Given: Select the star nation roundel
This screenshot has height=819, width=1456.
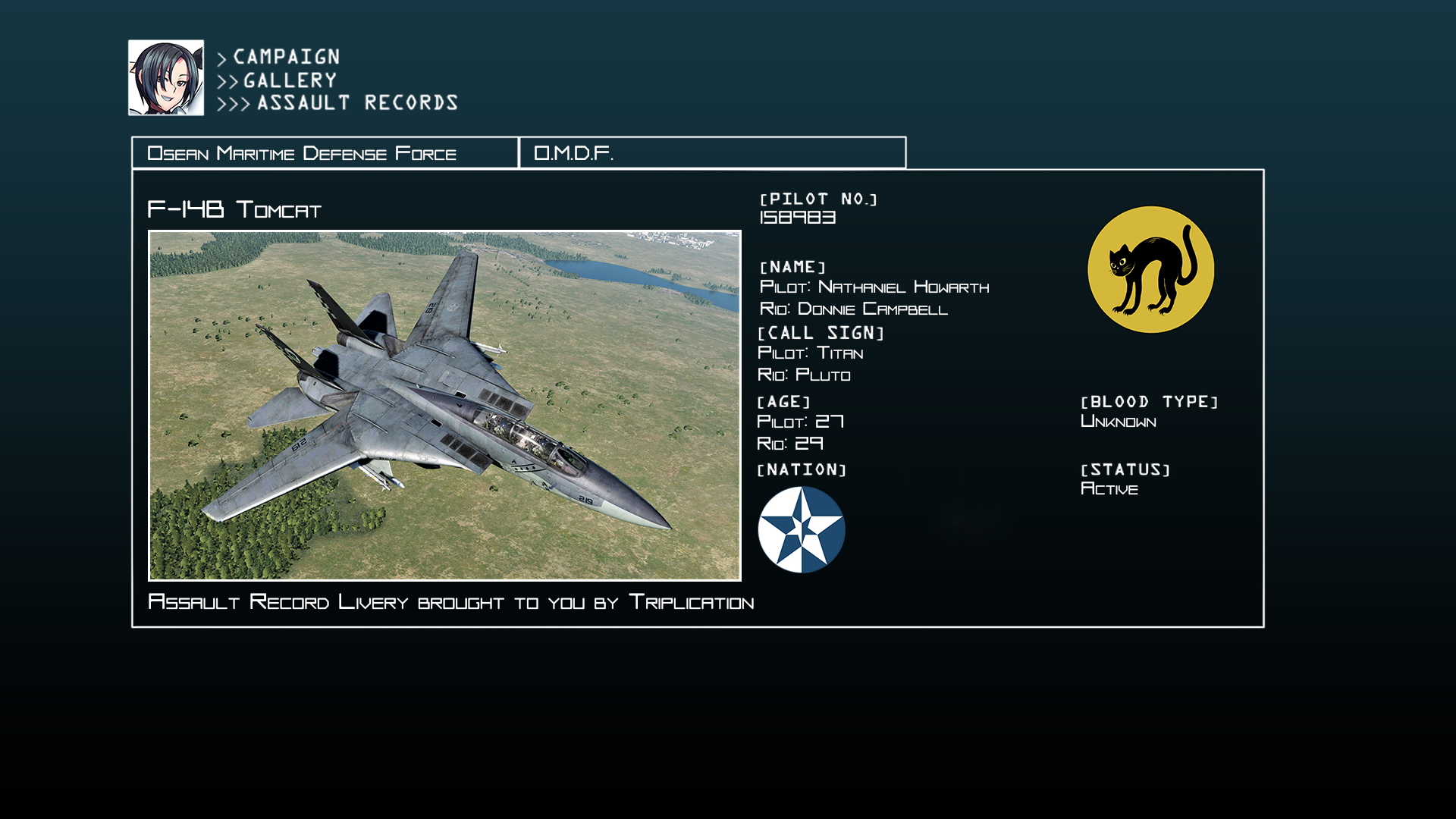Looking at the screenshot, I should click(x=801, y=529).
